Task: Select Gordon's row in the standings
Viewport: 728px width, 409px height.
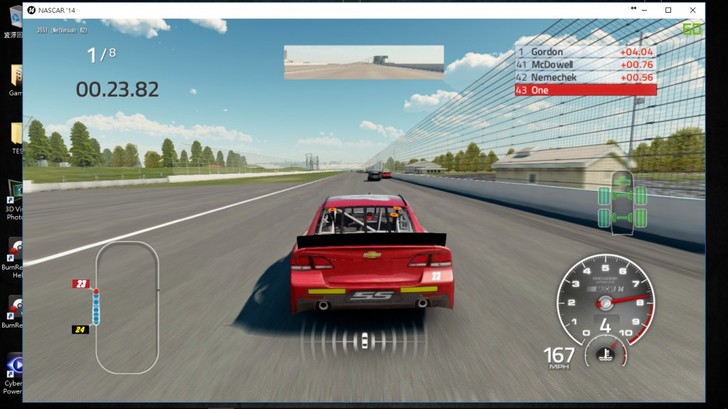Action: pyautogui.click(x=585, y=51)
